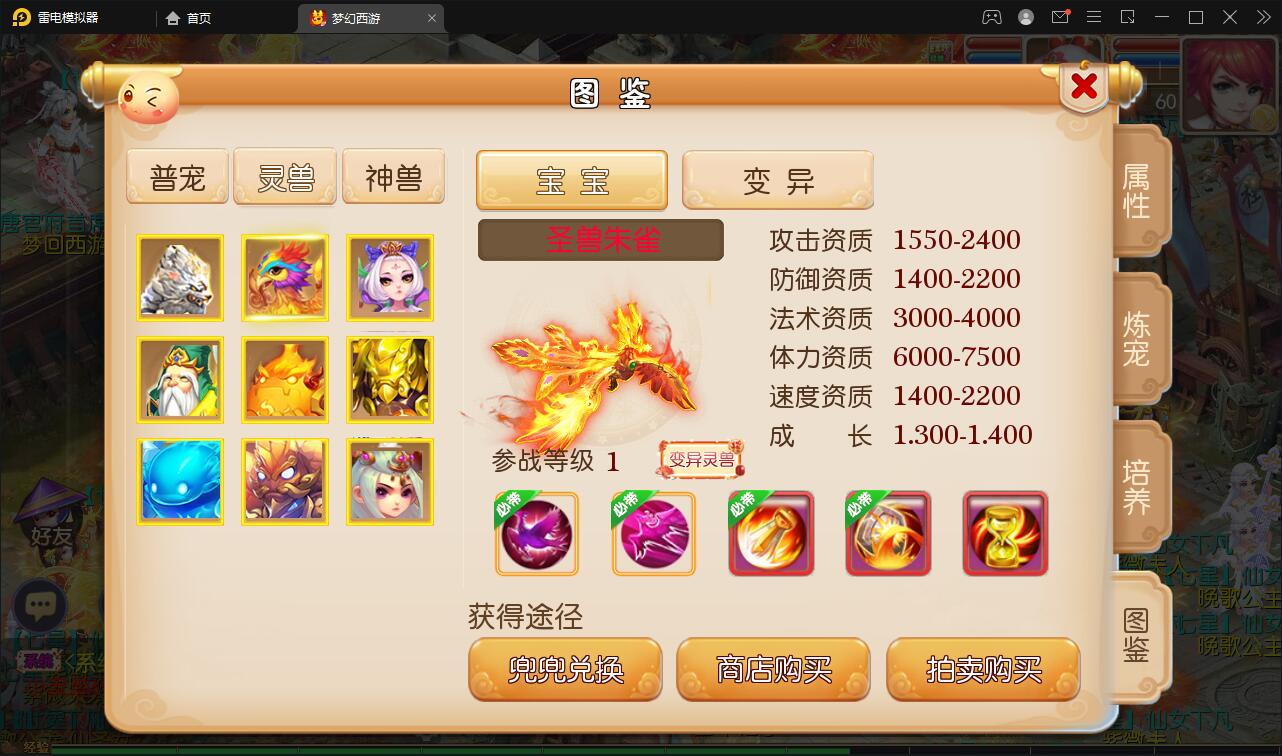The width and height of the screenshot is (1282, 756).
Task: Switch to the 宝宝 view
Action: pyautogui.click(x=571, y=179)
